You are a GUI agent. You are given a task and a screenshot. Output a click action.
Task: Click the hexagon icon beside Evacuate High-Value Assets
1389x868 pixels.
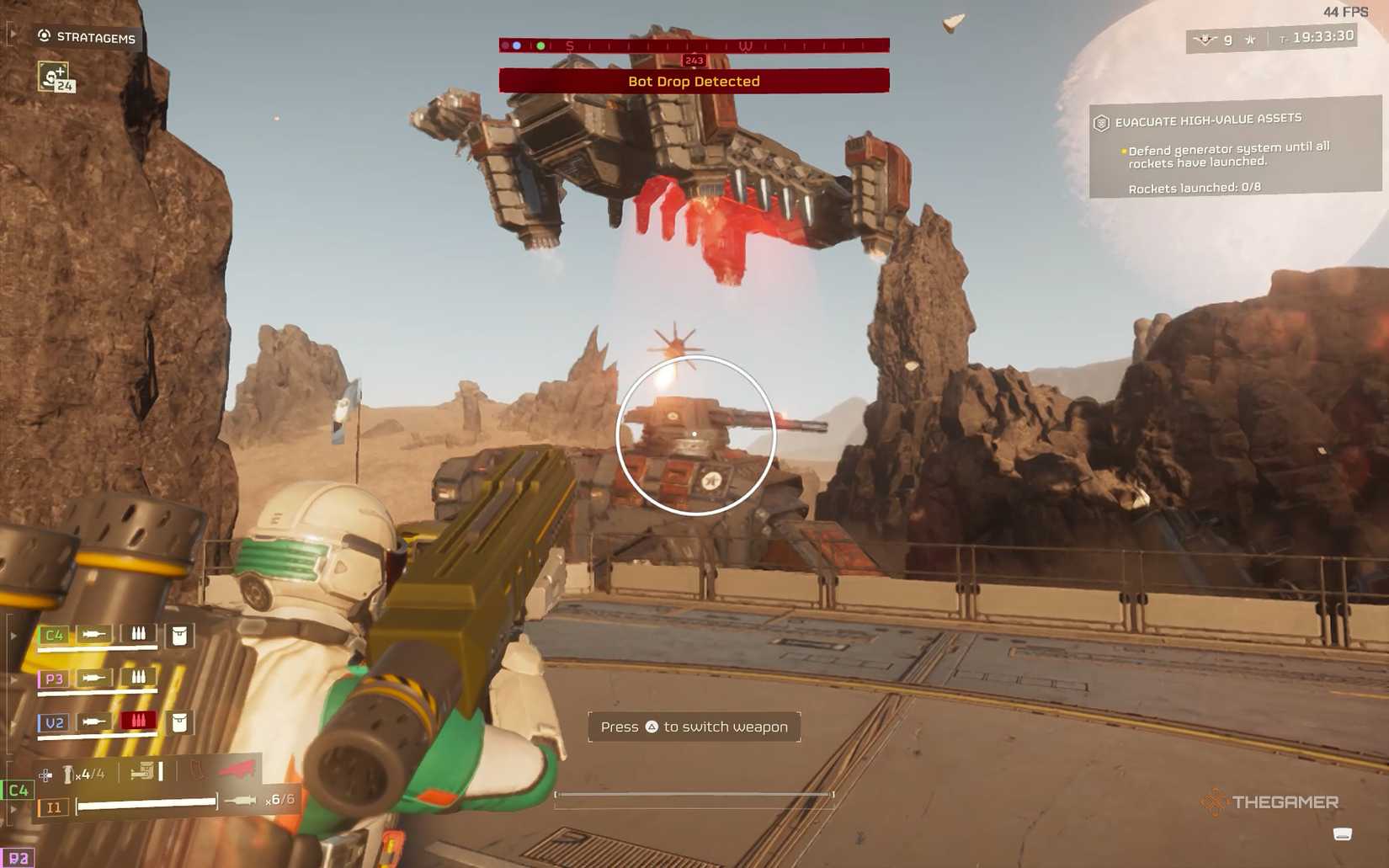point(1101,121)
